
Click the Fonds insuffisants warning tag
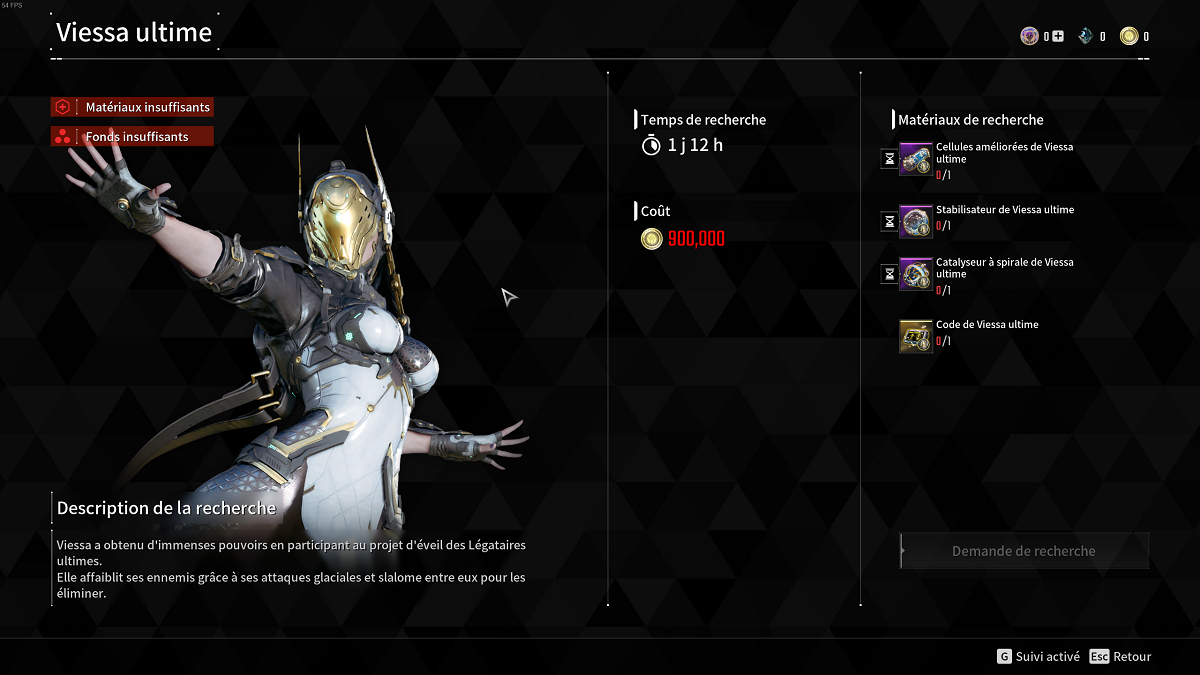pos(133,136)
